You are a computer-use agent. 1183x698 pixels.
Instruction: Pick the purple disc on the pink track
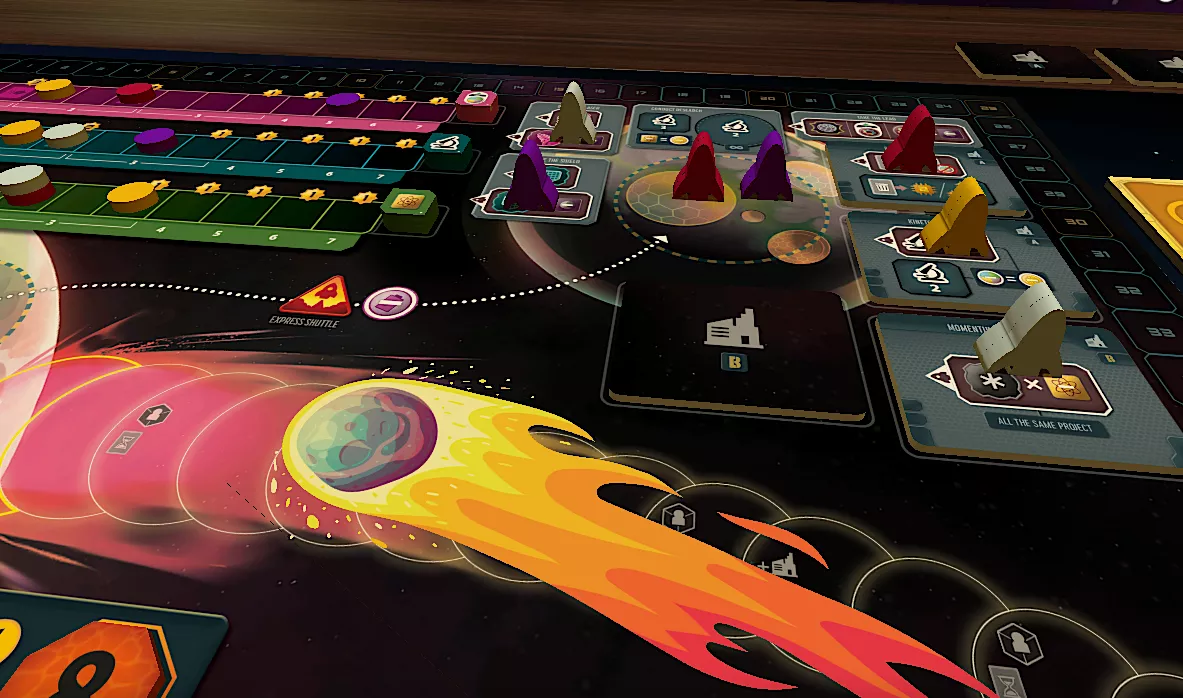point(343,99)
